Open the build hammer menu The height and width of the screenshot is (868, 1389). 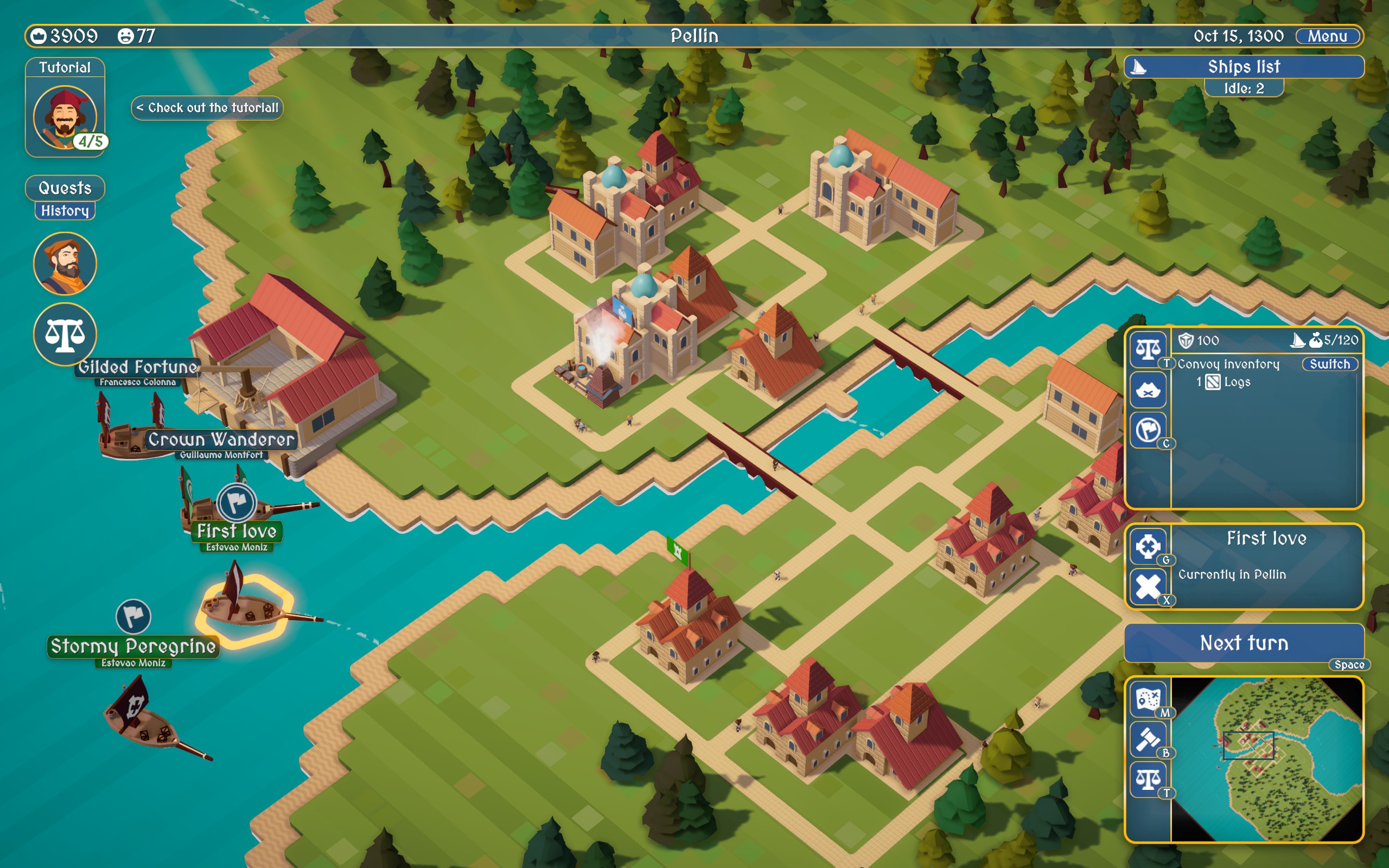(1148, 739)
